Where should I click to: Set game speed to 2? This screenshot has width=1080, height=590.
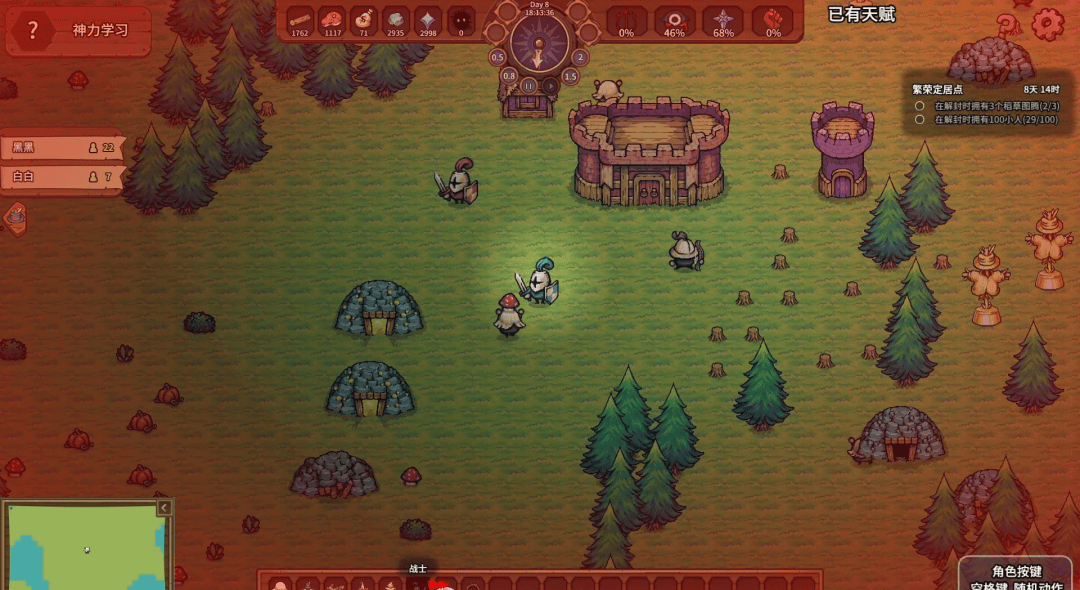[x=580, y=57]
